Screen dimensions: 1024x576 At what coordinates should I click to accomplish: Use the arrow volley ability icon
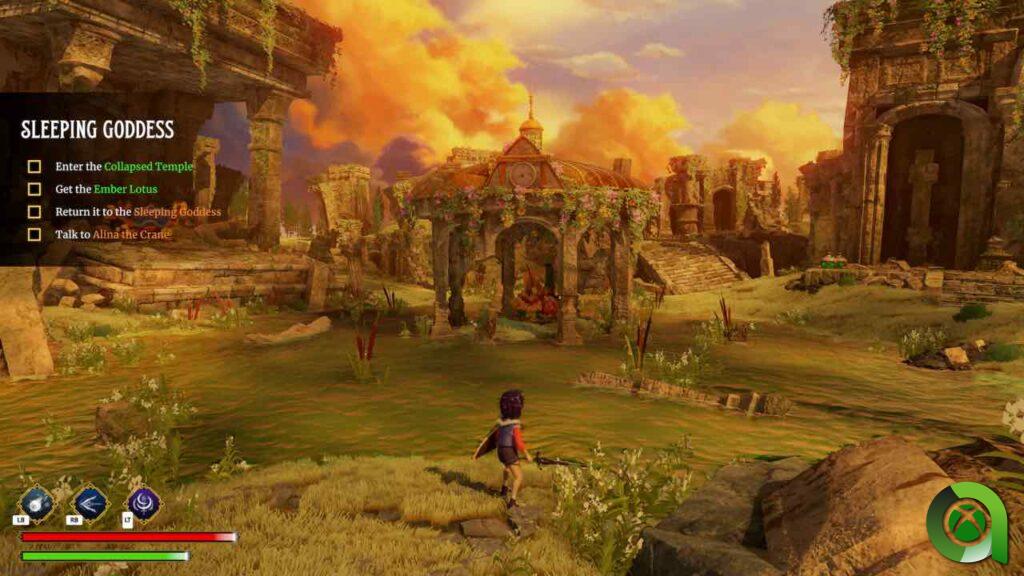pyautogui.click(x=89, y=502)
